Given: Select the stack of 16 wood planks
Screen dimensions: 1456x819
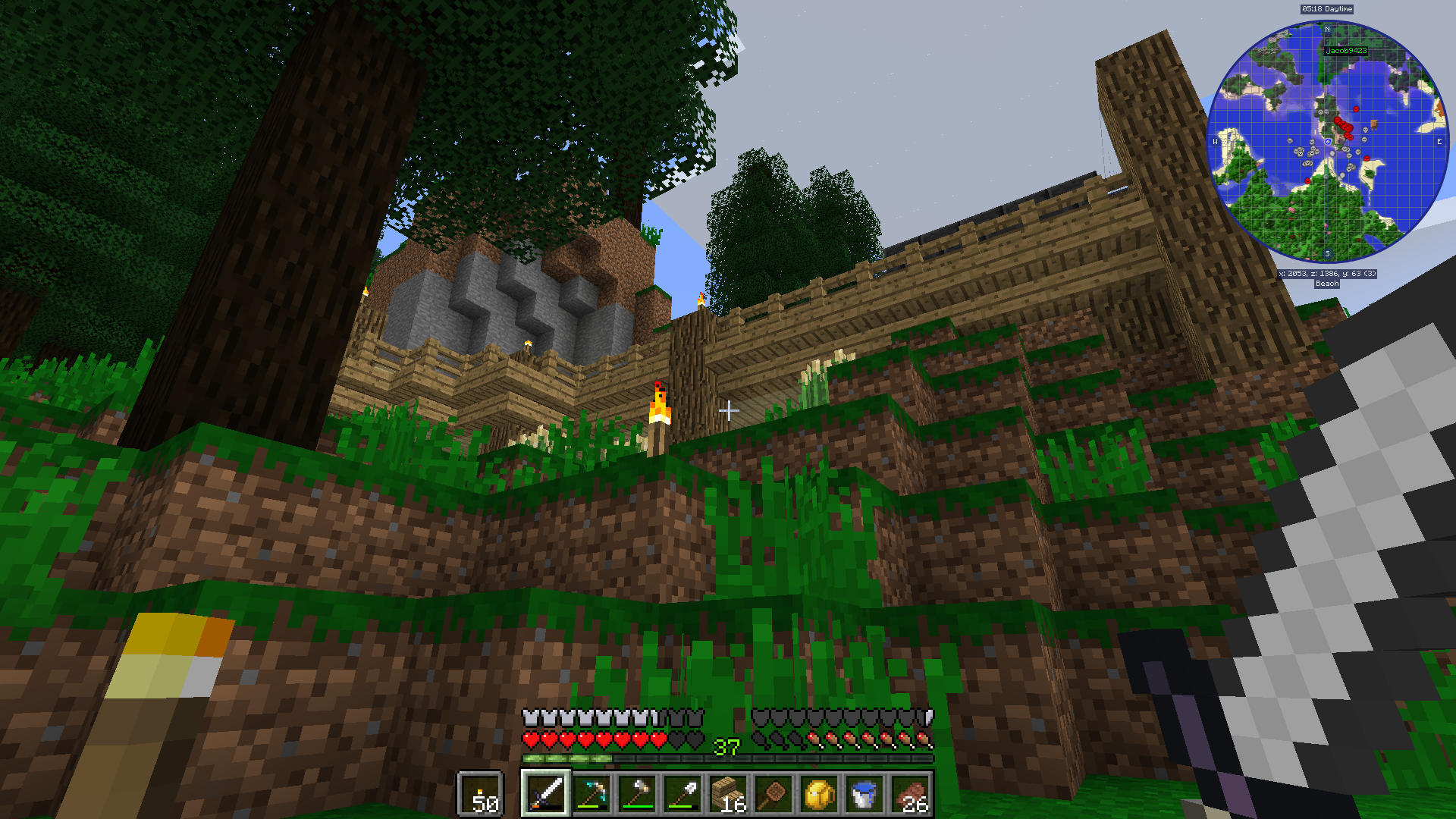Looking at the screenshot, I should (728, 793).
